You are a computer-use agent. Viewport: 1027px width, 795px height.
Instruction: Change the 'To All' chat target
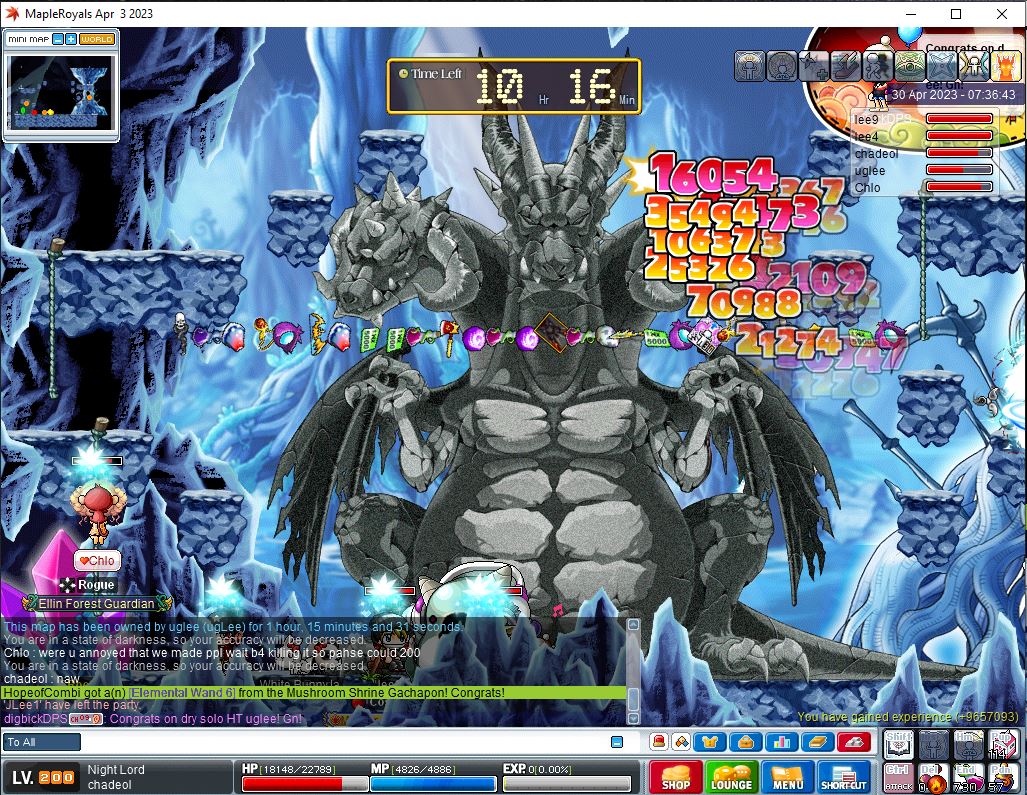pyautogui.click(x=42, y=742)
